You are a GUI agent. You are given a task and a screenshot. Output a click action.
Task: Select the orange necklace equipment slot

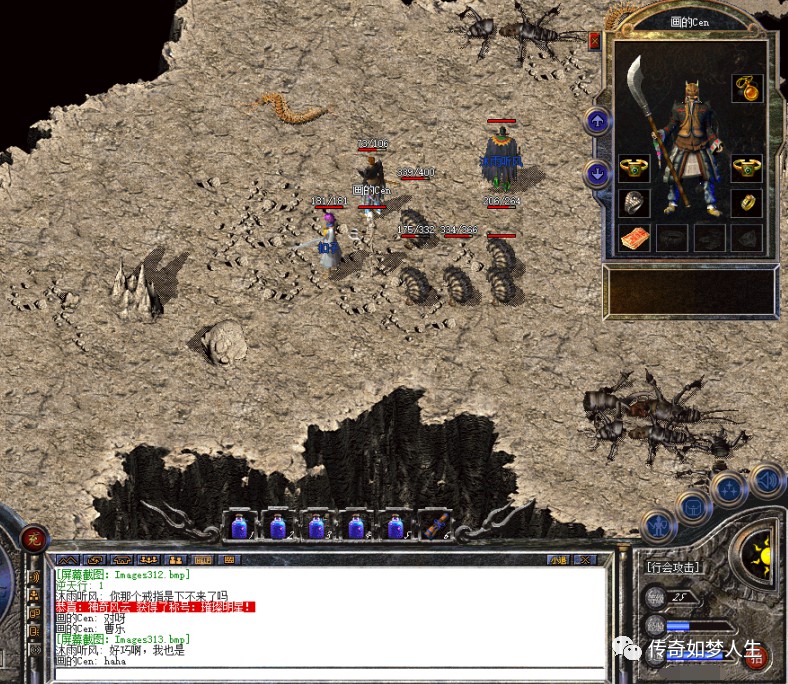pyautogui.click(x=747, y=87)
